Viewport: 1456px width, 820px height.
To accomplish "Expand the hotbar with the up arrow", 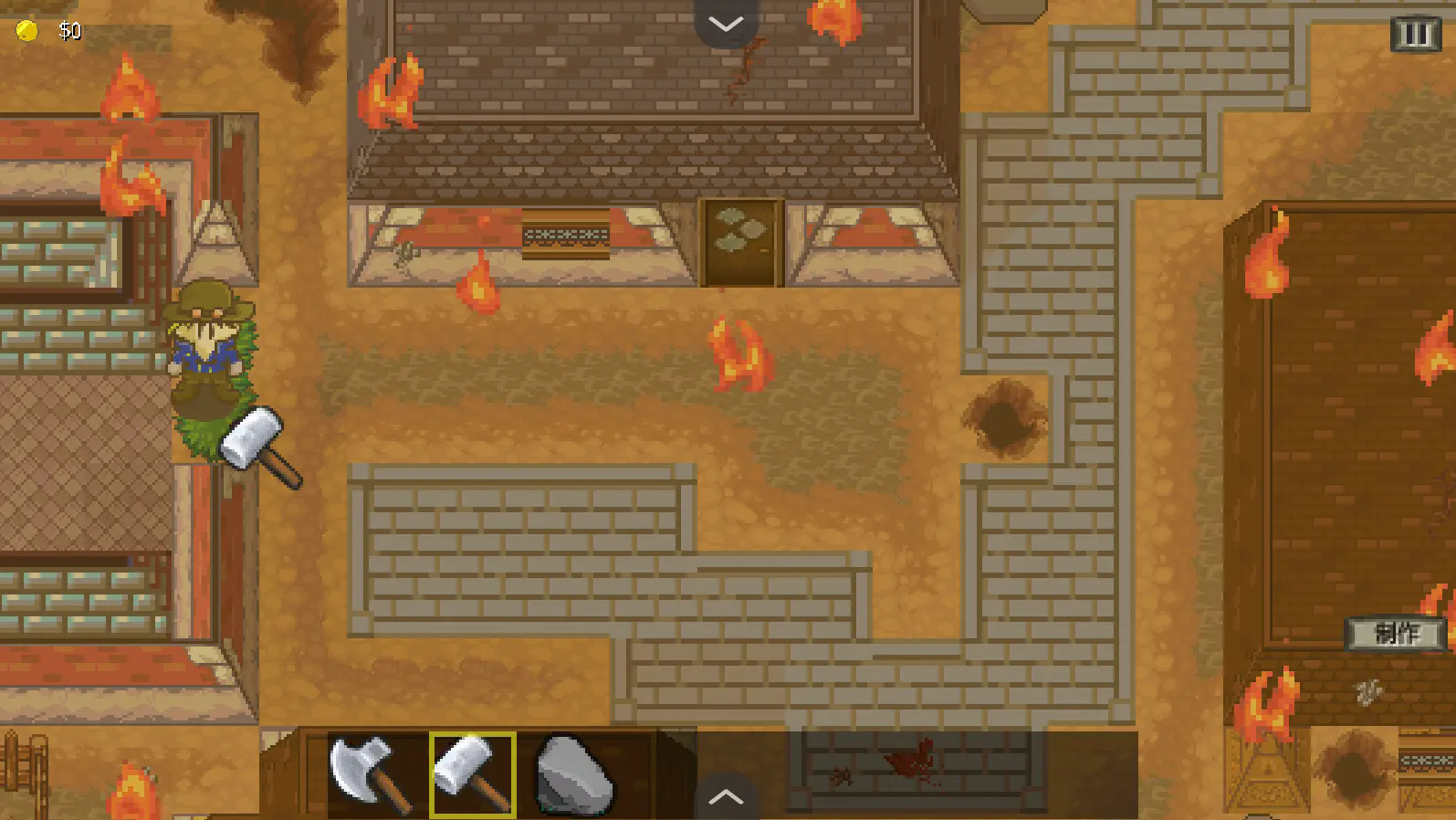I will (726, 797).
